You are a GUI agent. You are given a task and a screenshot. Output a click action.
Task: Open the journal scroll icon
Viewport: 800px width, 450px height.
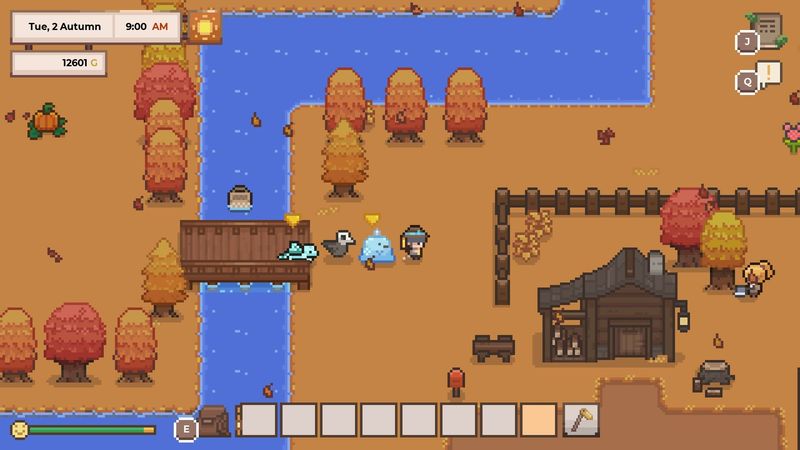click(767, 27)
